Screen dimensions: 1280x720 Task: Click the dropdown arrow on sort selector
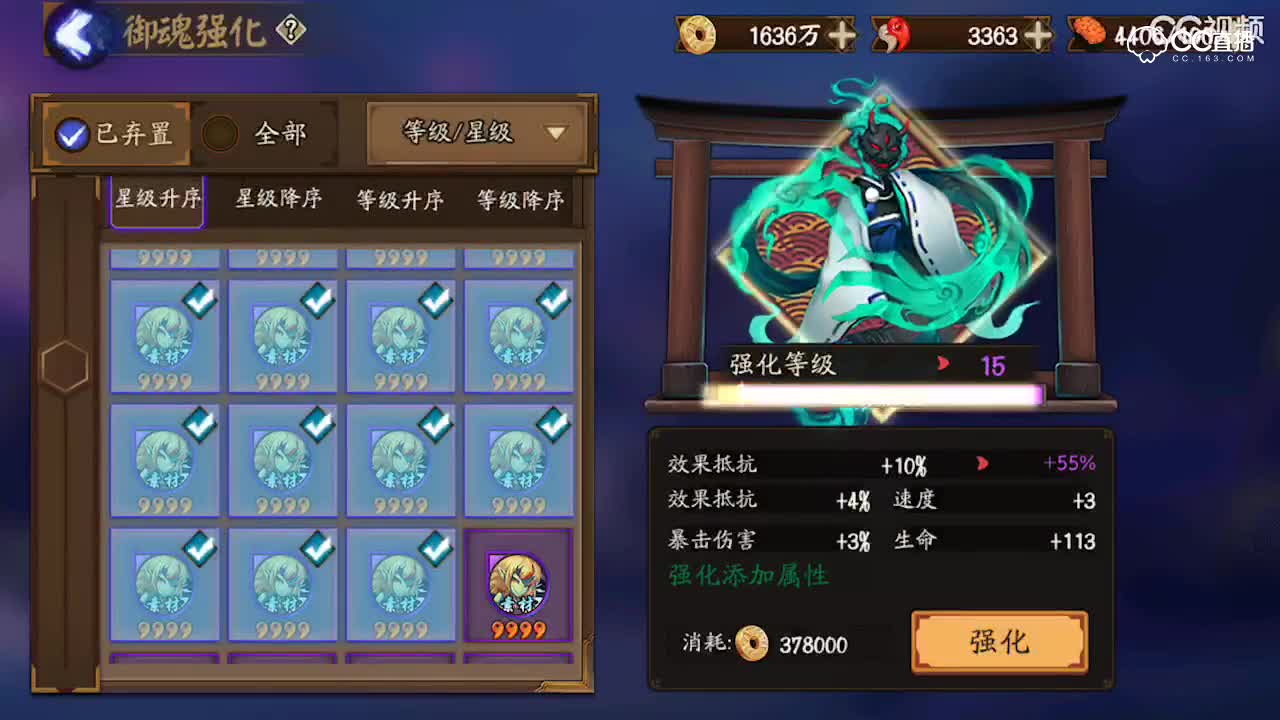556,133
